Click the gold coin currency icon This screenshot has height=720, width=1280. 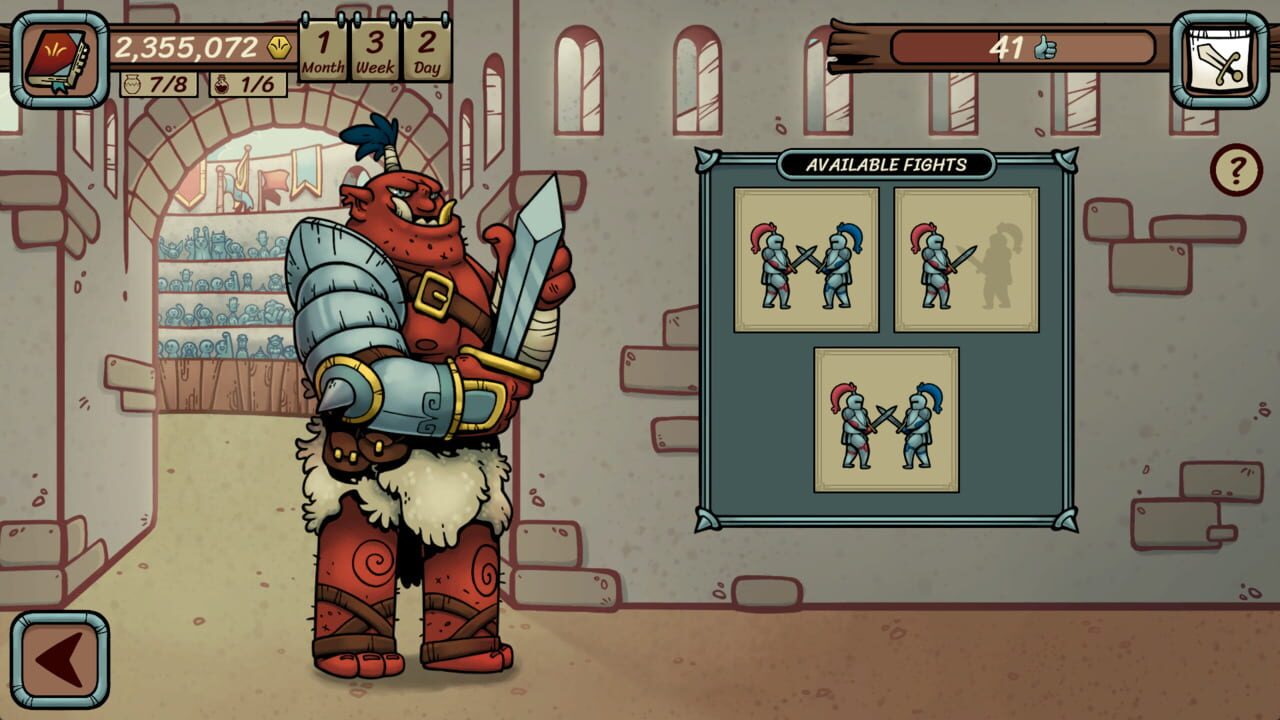(280, 44)
